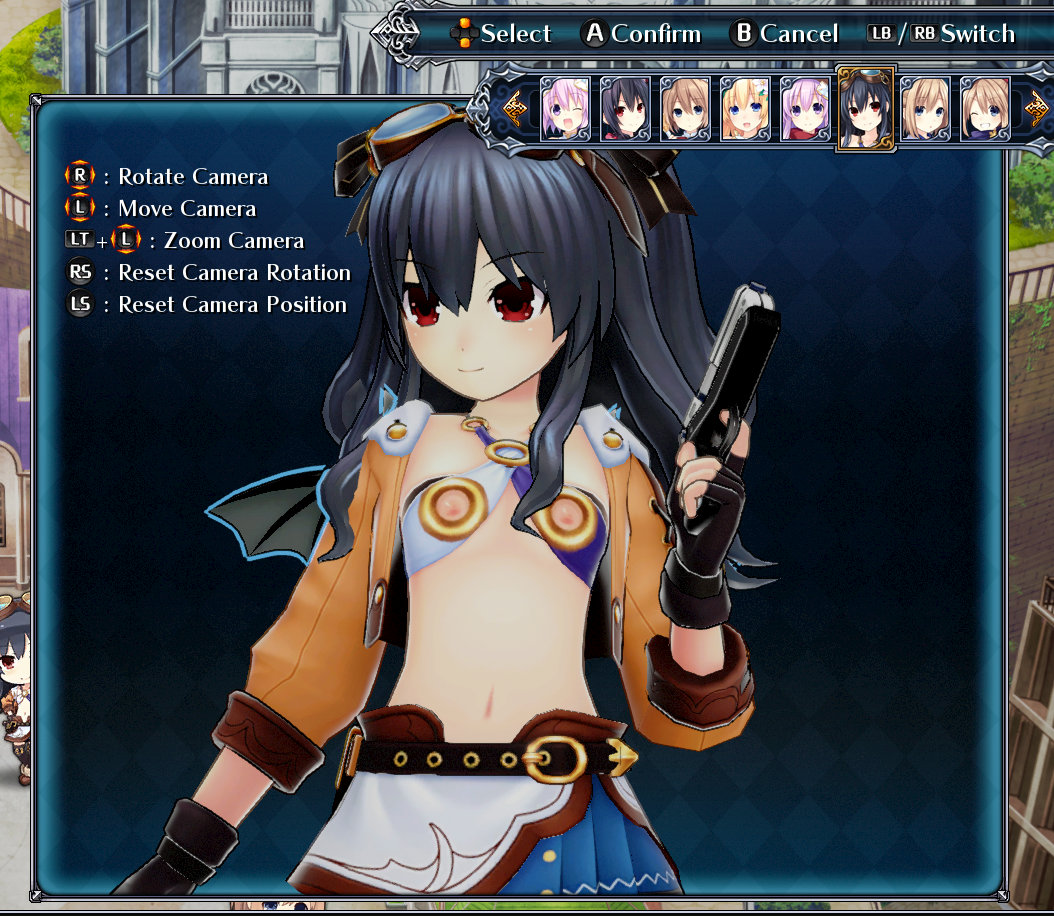Choose the black-haired twin-tail portrait without goggles
Viewport: 1054px width, 916px height.
626,109
